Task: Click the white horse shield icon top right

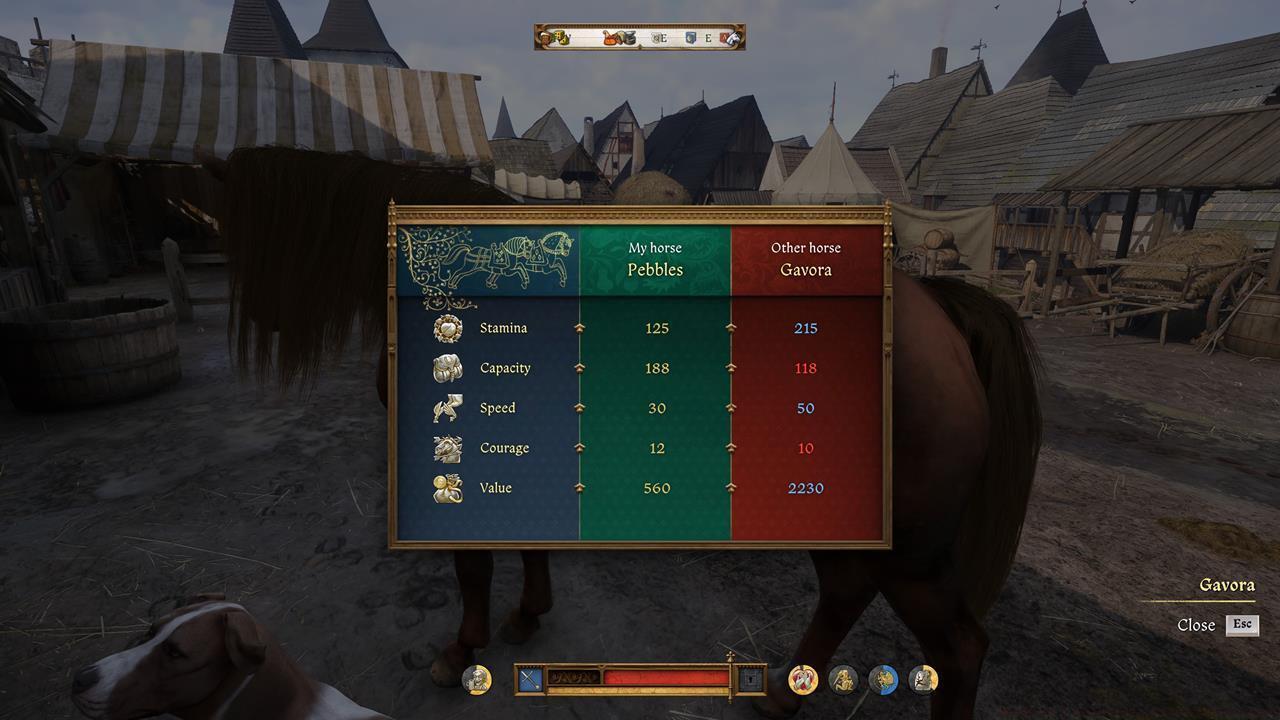Action: point(728,37)
